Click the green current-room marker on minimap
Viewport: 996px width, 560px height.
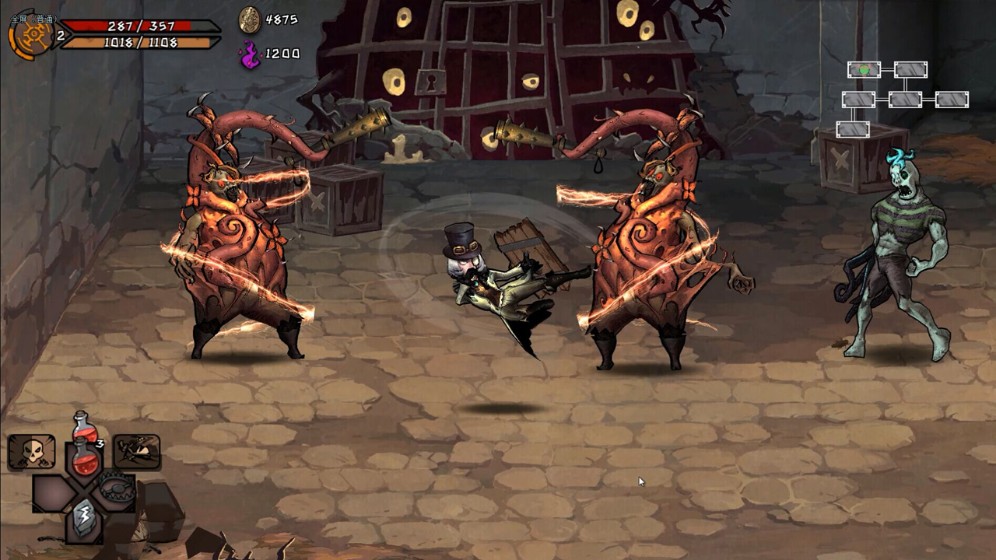point(864,69)
